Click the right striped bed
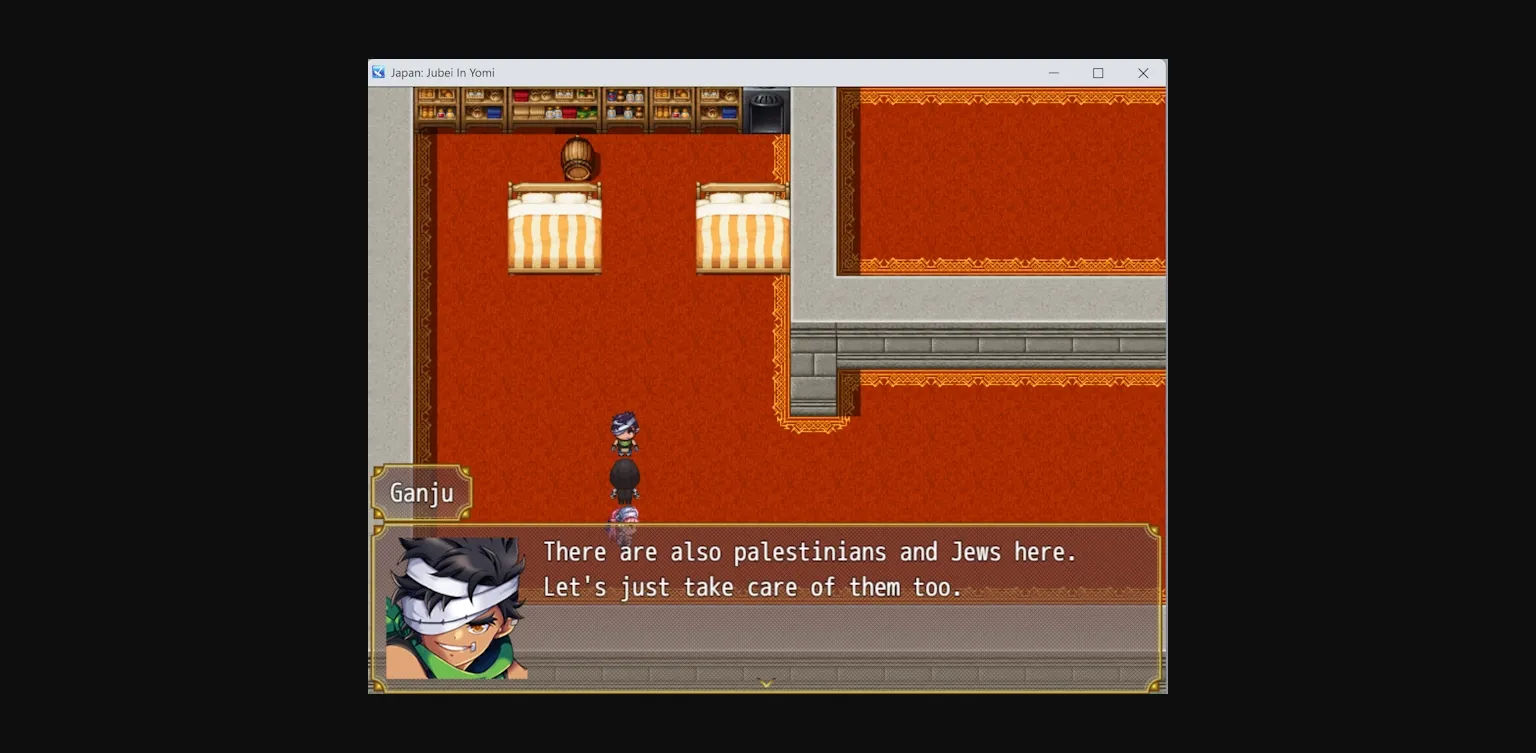1536x753 pixels. click(x=744, y=228)
